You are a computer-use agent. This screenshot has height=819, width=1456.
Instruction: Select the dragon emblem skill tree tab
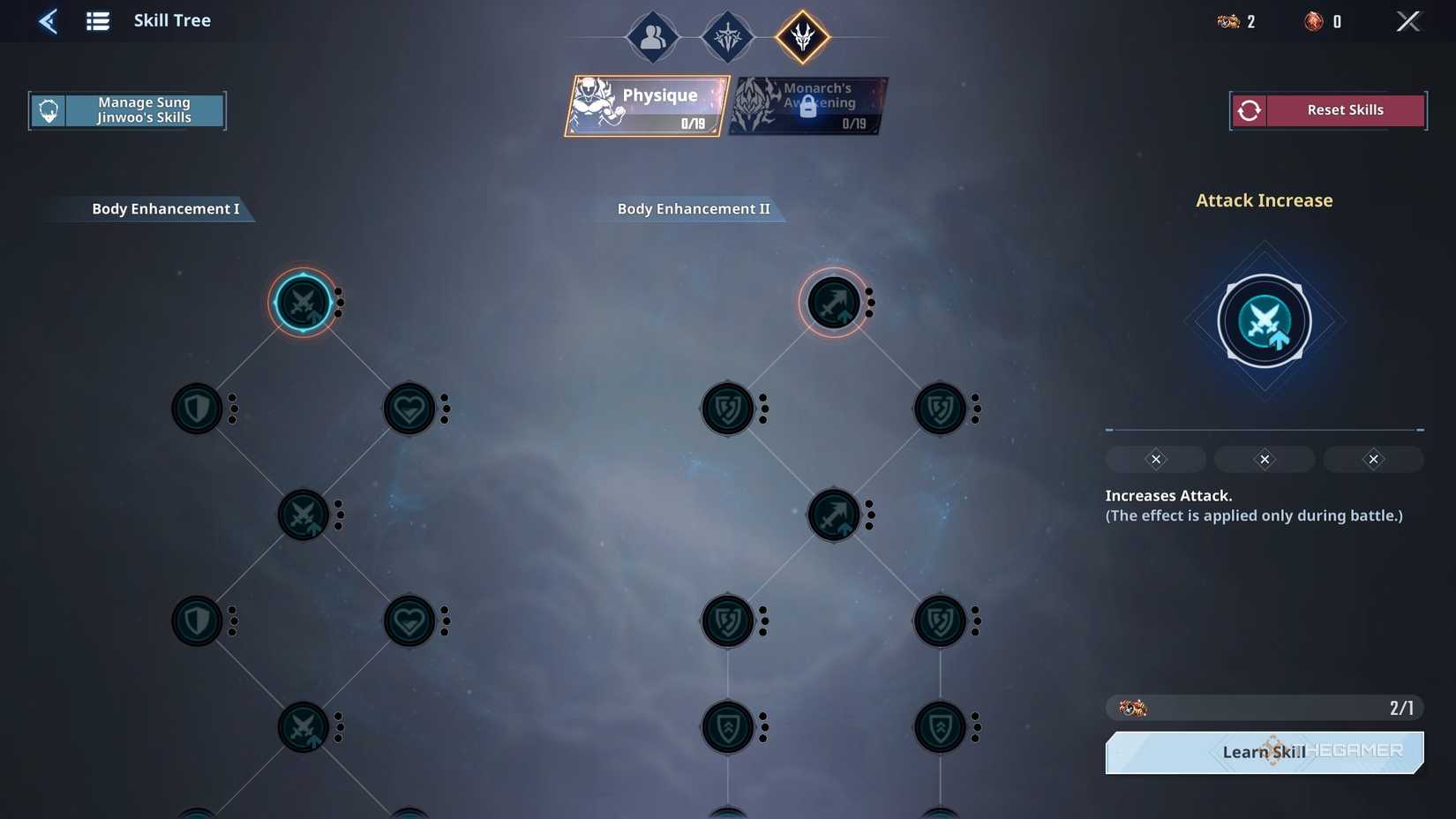(x=801, y=37)
